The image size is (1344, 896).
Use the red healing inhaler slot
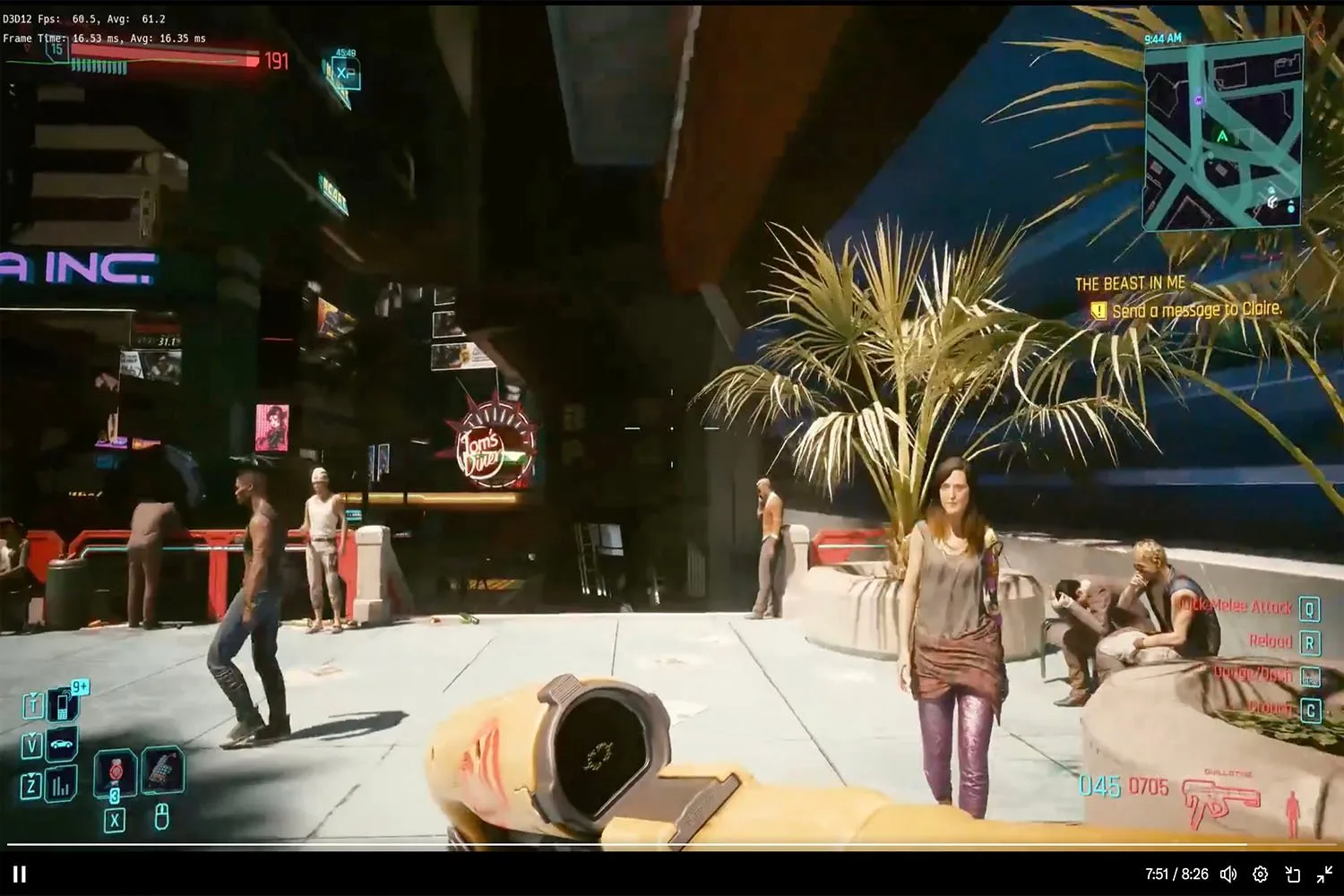[x=116, y=771]
